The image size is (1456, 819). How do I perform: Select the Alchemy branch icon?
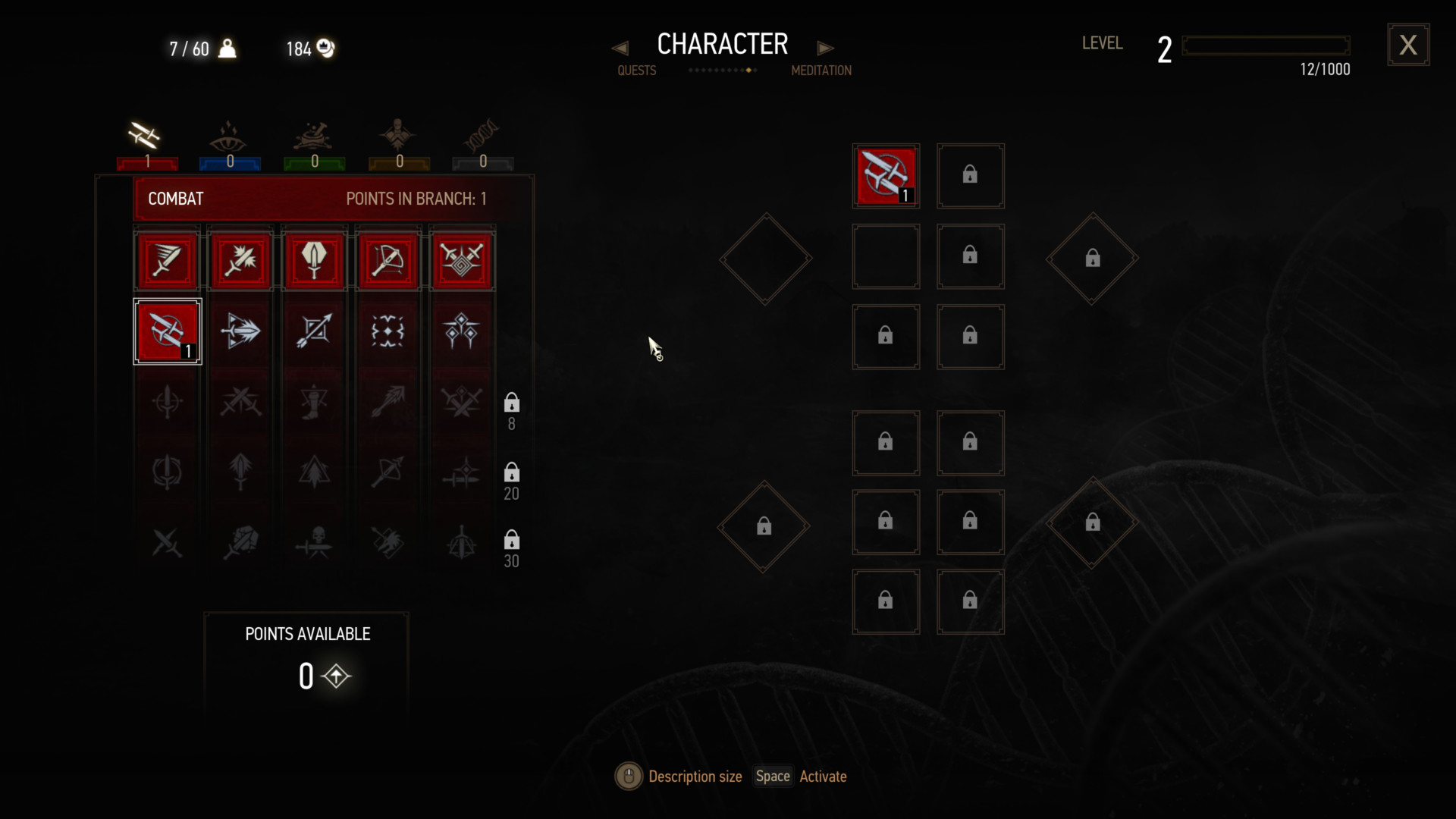[x=313, y=136]
